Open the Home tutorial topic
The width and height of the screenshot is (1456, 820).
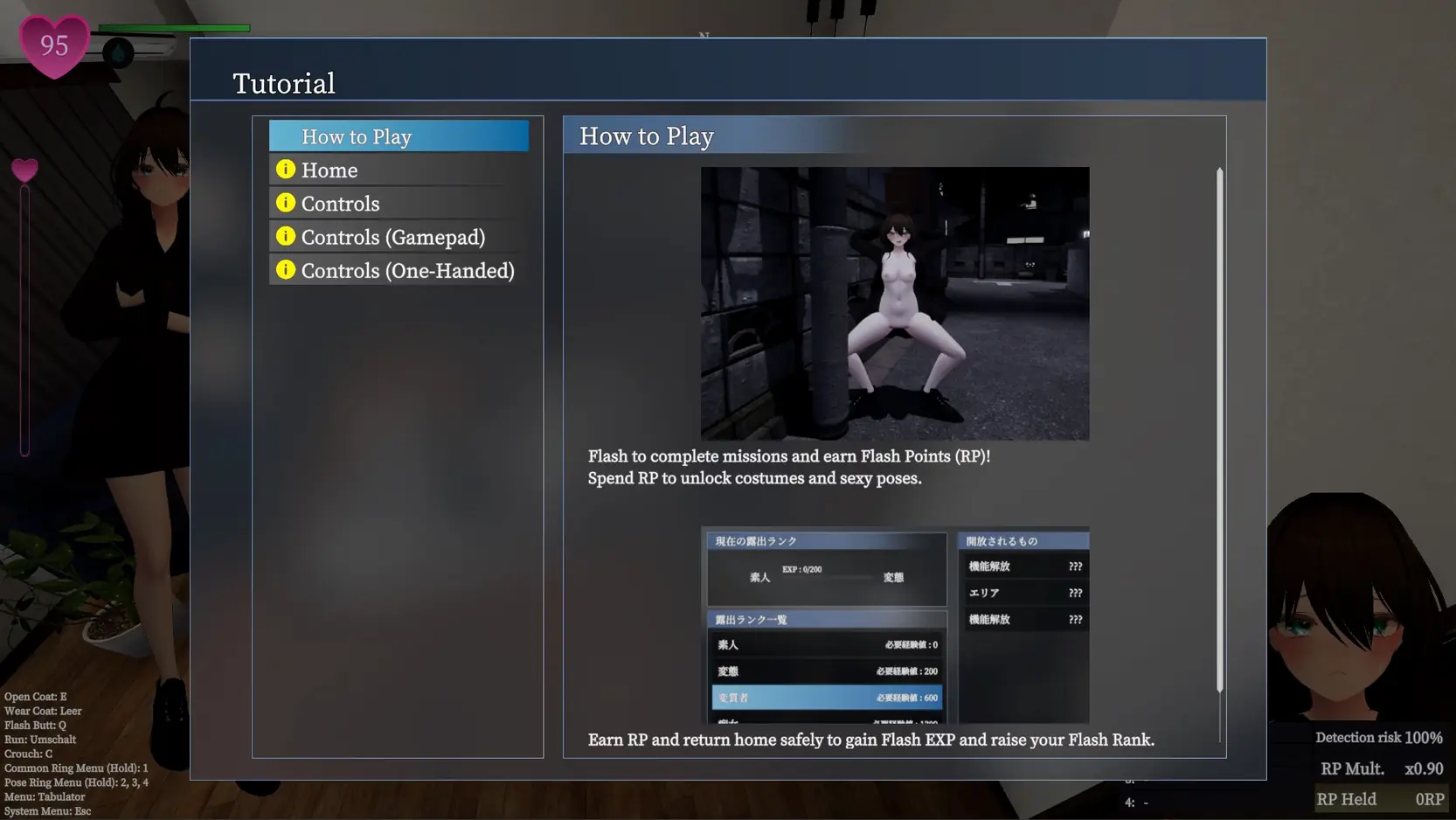[399, 170]
